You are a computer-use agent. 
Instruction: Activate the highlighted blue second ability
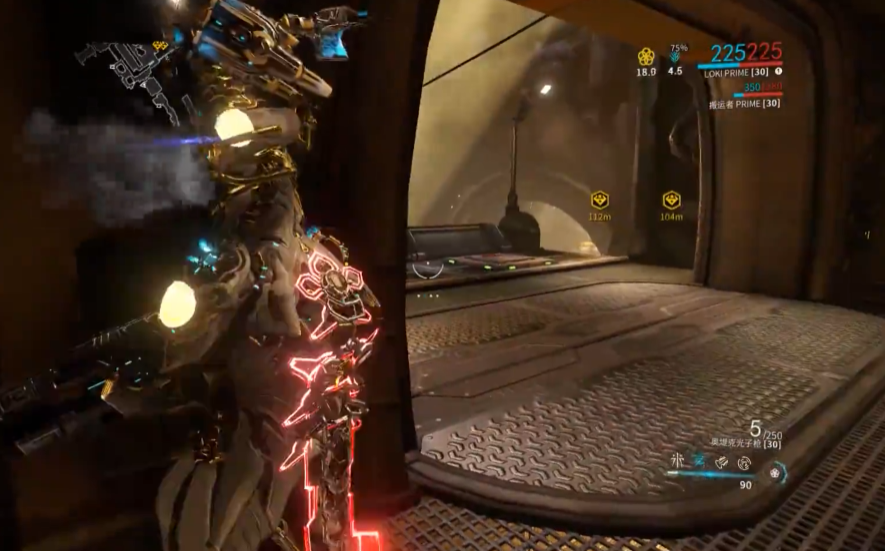(699, 461)
